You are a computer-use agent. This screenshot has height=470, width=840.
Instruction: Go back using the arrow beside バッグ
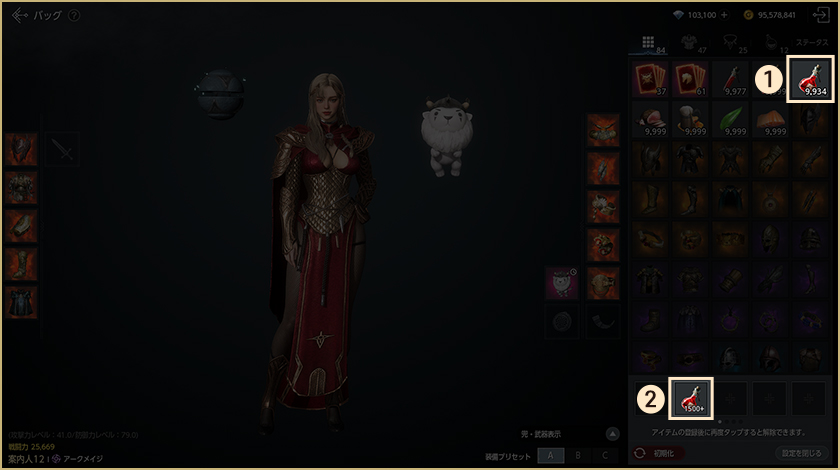click(20, 15)
